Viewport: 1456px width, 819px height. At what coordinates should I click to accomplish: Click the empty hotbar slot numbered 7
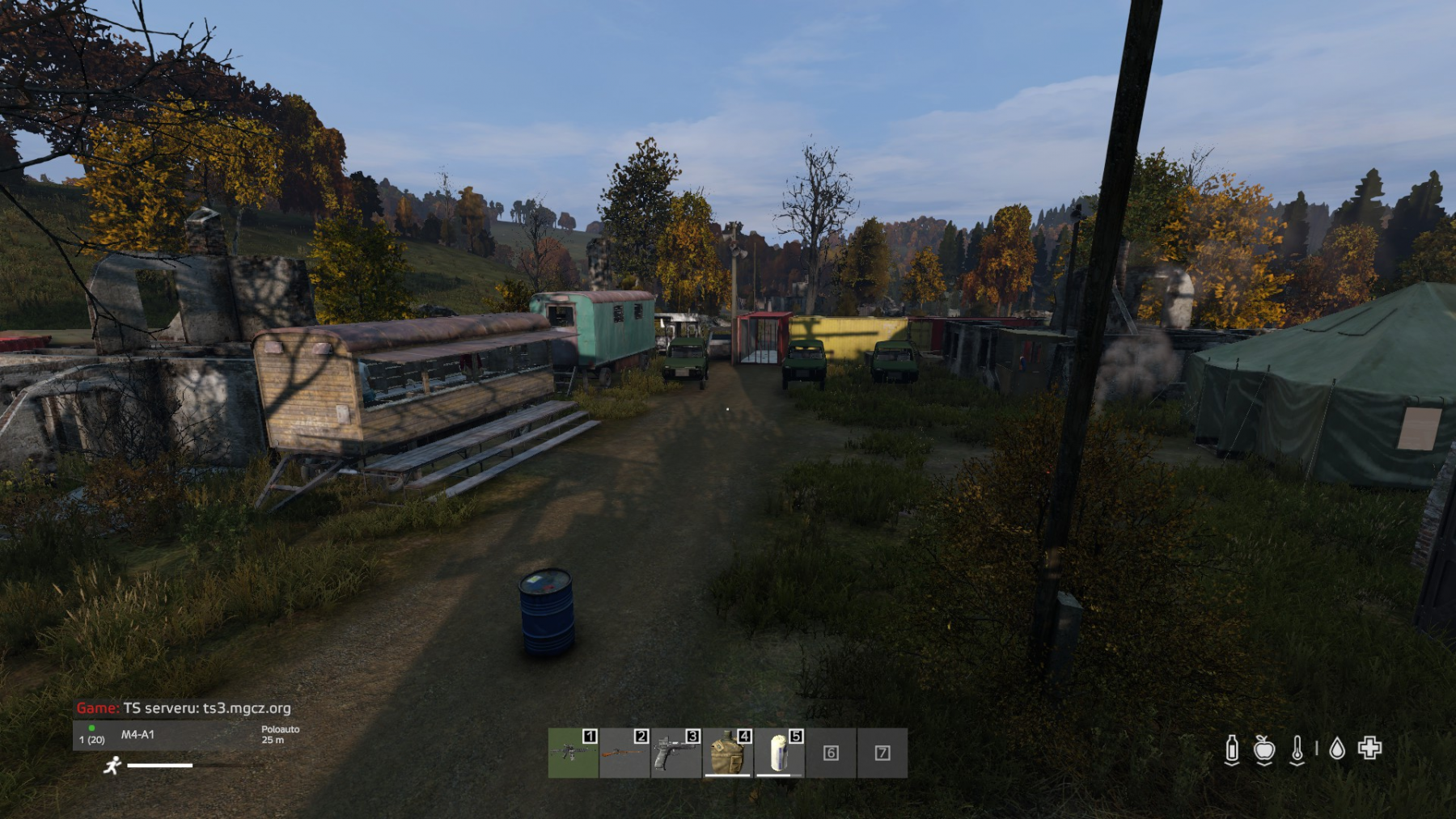pyautogui.click(x=882, y=753)
